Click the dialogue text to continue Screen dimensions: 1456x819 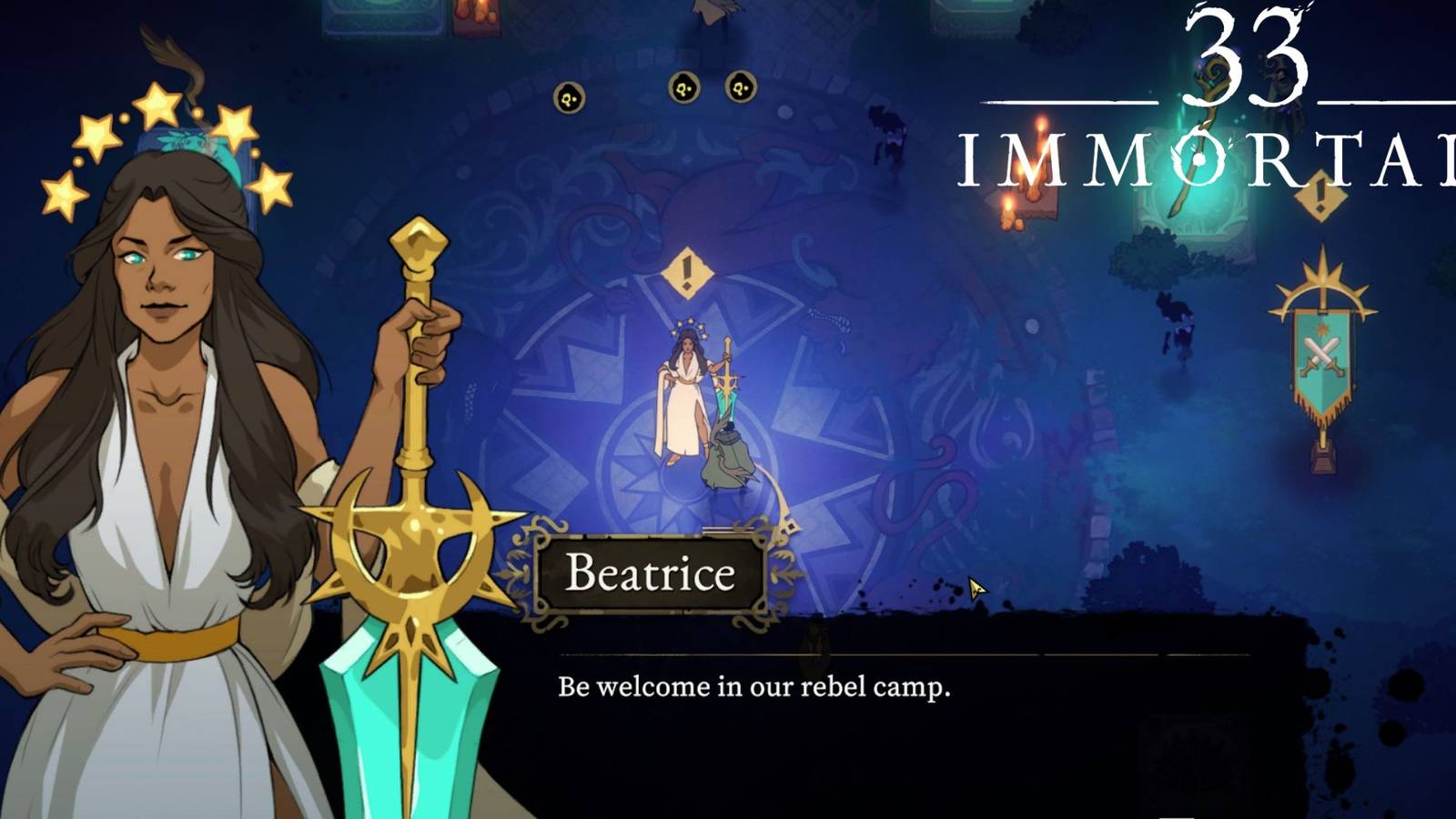pyautogui.click(x=755, y=683)
